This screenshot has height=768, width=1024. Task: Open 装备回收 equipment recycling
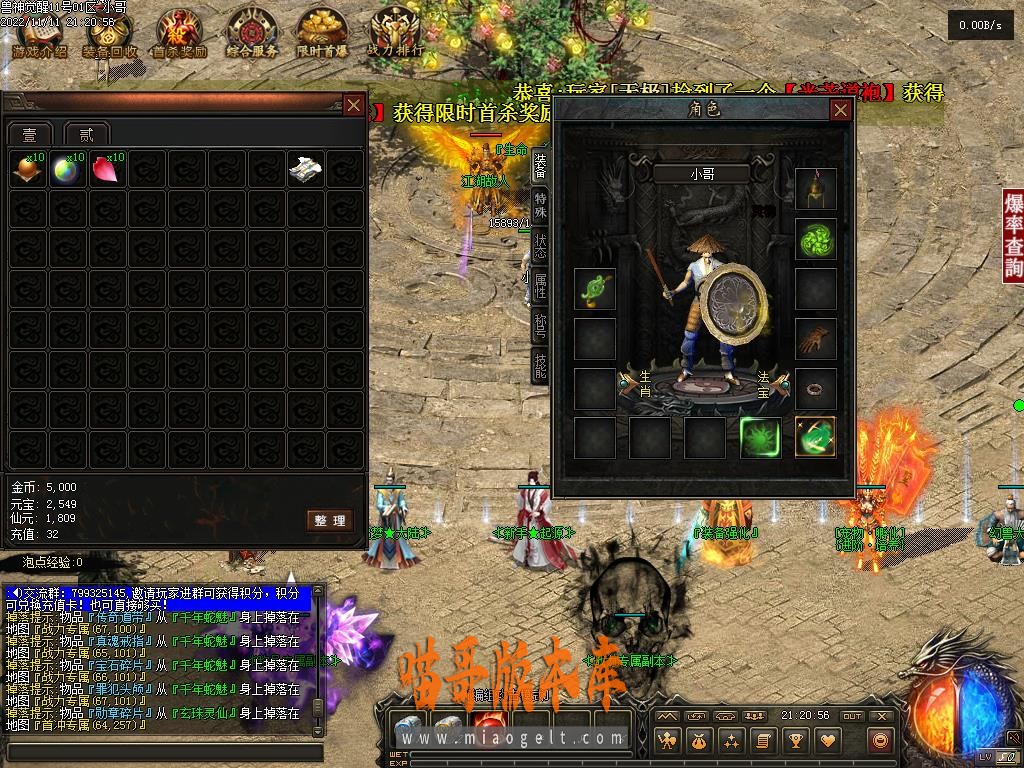[110, 33]
